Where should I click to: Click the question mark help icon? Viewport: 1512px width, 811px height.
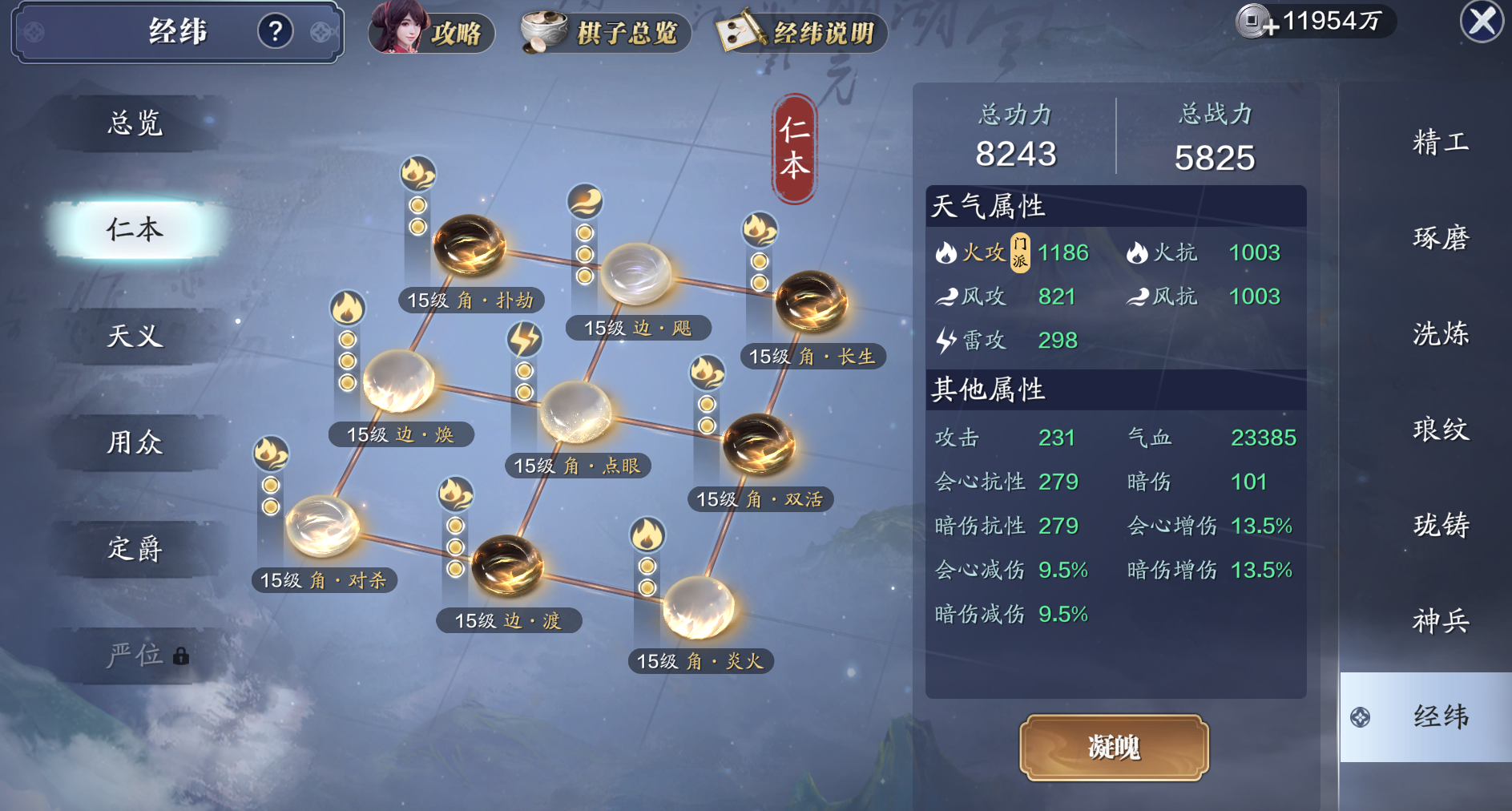coord(275,31)
